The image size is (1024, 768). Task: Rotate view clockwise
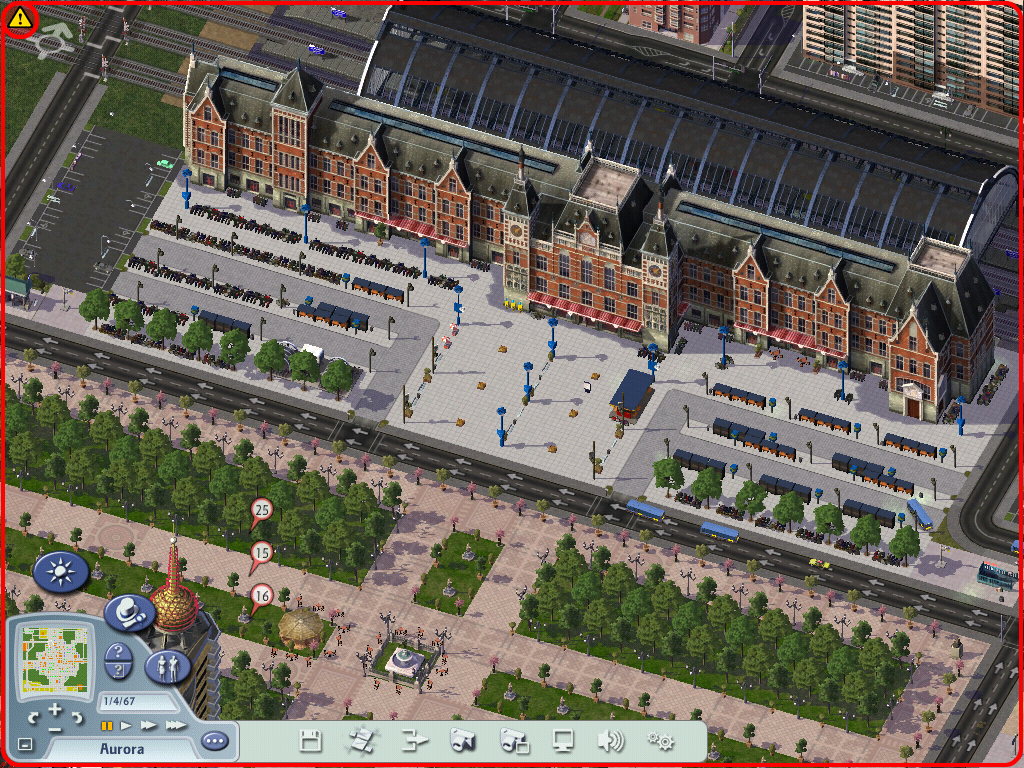pyautogui.click(x=76, y=717)
